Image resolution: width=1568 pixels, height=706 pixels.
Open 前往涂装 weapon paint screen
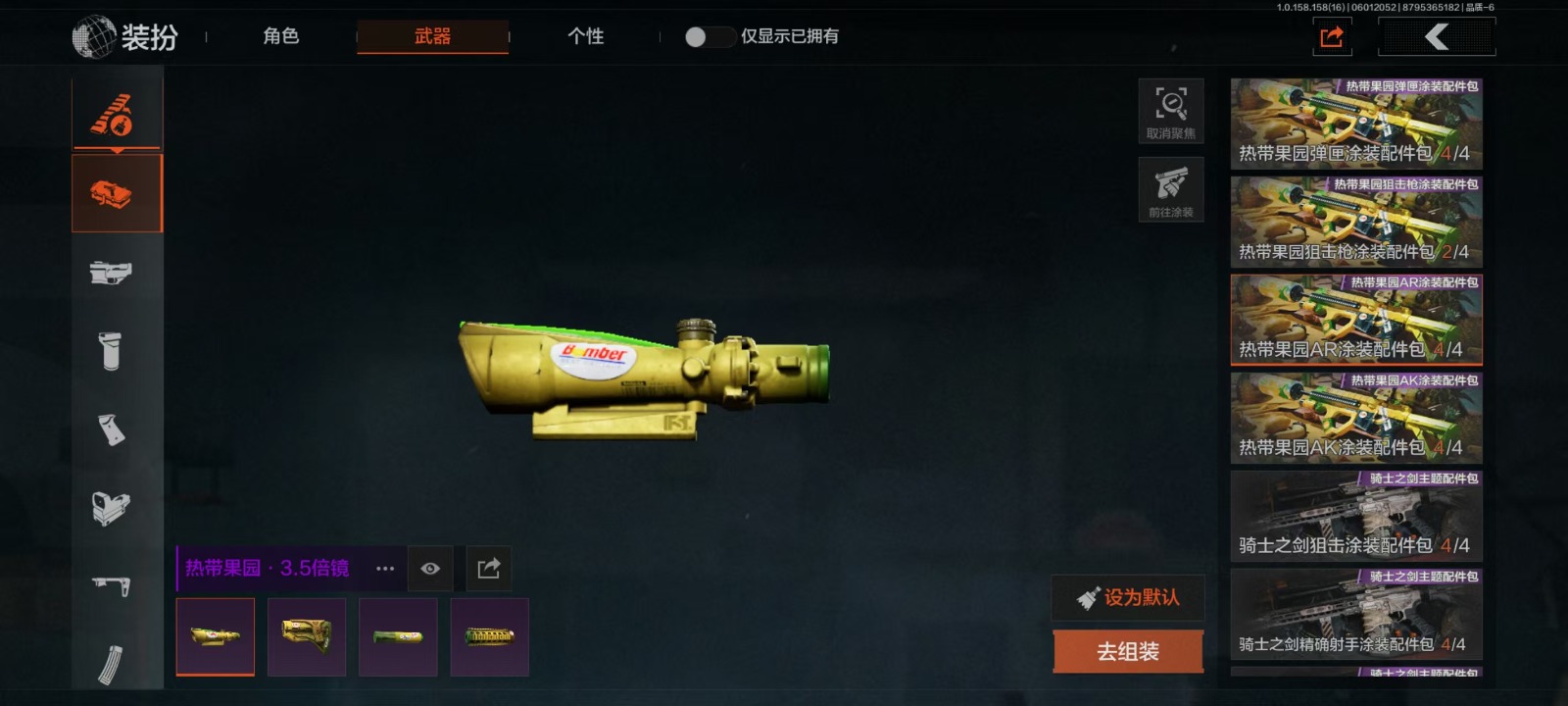coord(1171,189)
